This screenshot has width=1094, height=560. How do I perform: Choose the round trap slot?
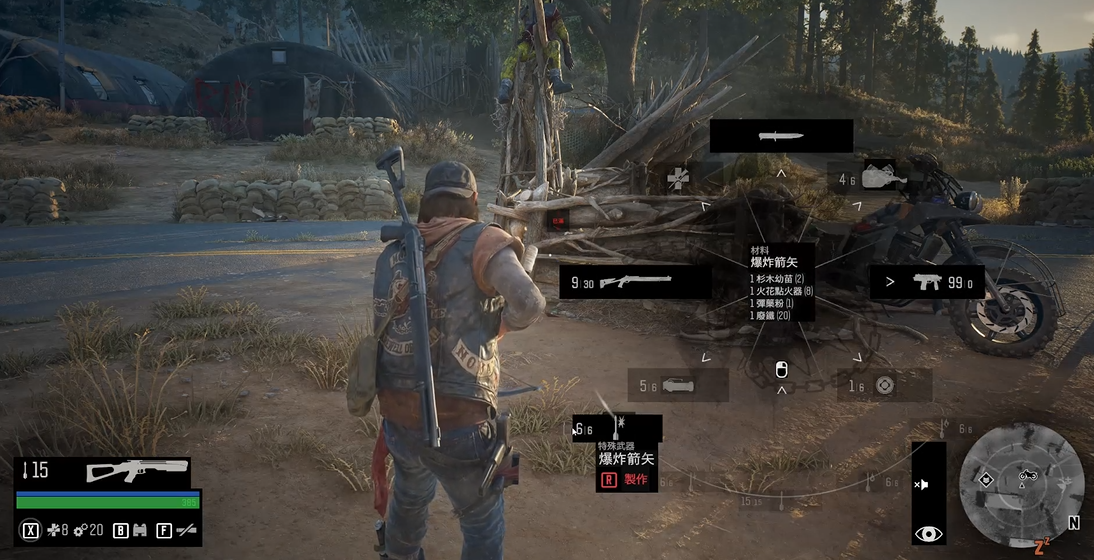(883, 385)
